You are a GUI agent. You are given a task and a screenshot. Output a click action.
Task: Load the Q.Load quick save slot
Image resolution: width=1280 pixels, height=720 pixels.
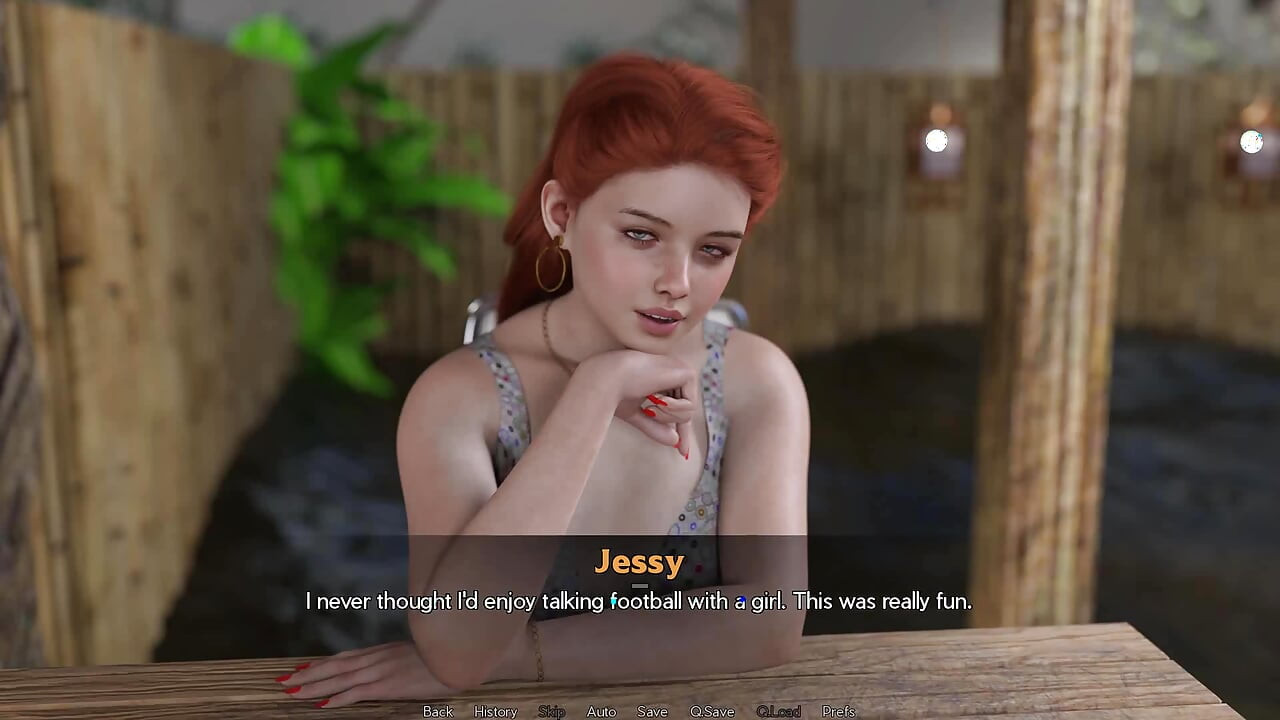780,711
